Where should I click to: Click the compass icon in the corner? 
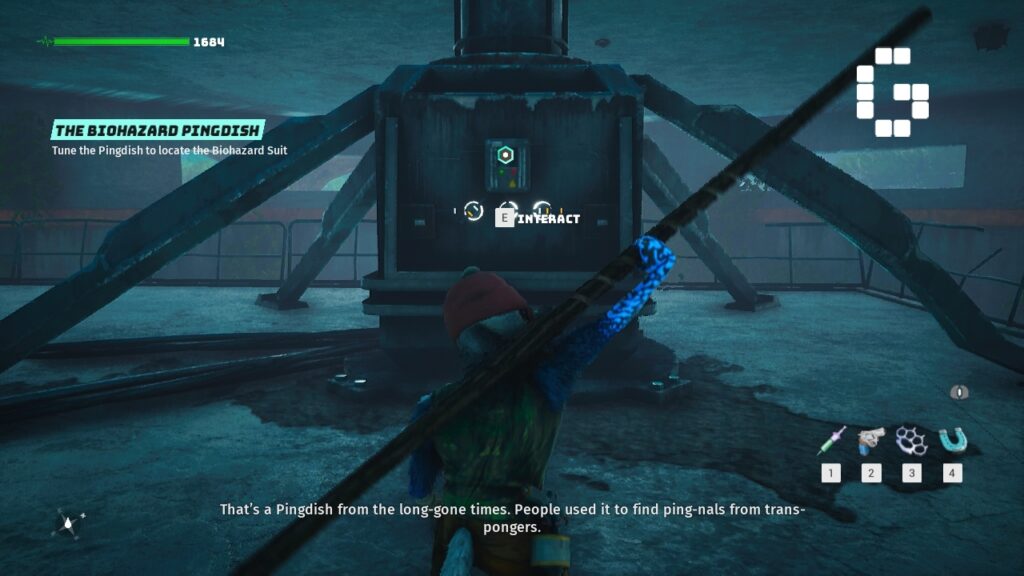(68, 521)
